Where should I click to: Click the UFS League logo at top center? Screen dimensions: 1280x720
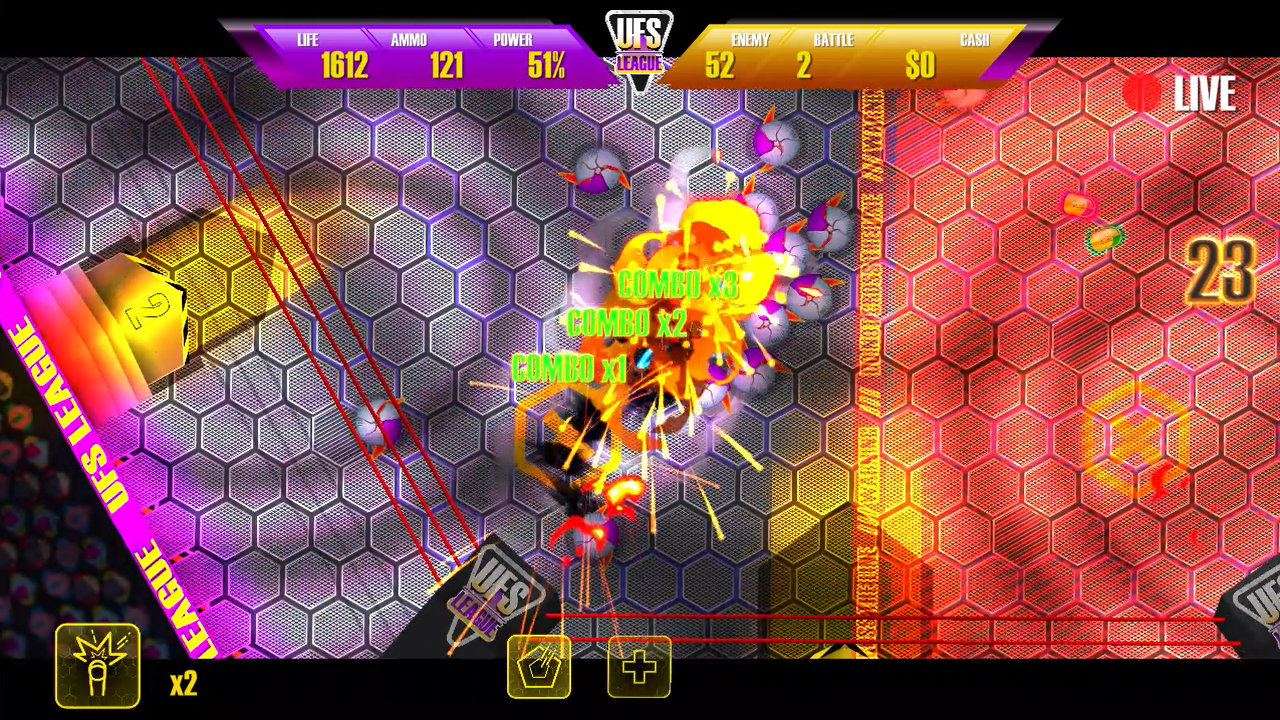[x=641, y=45]
